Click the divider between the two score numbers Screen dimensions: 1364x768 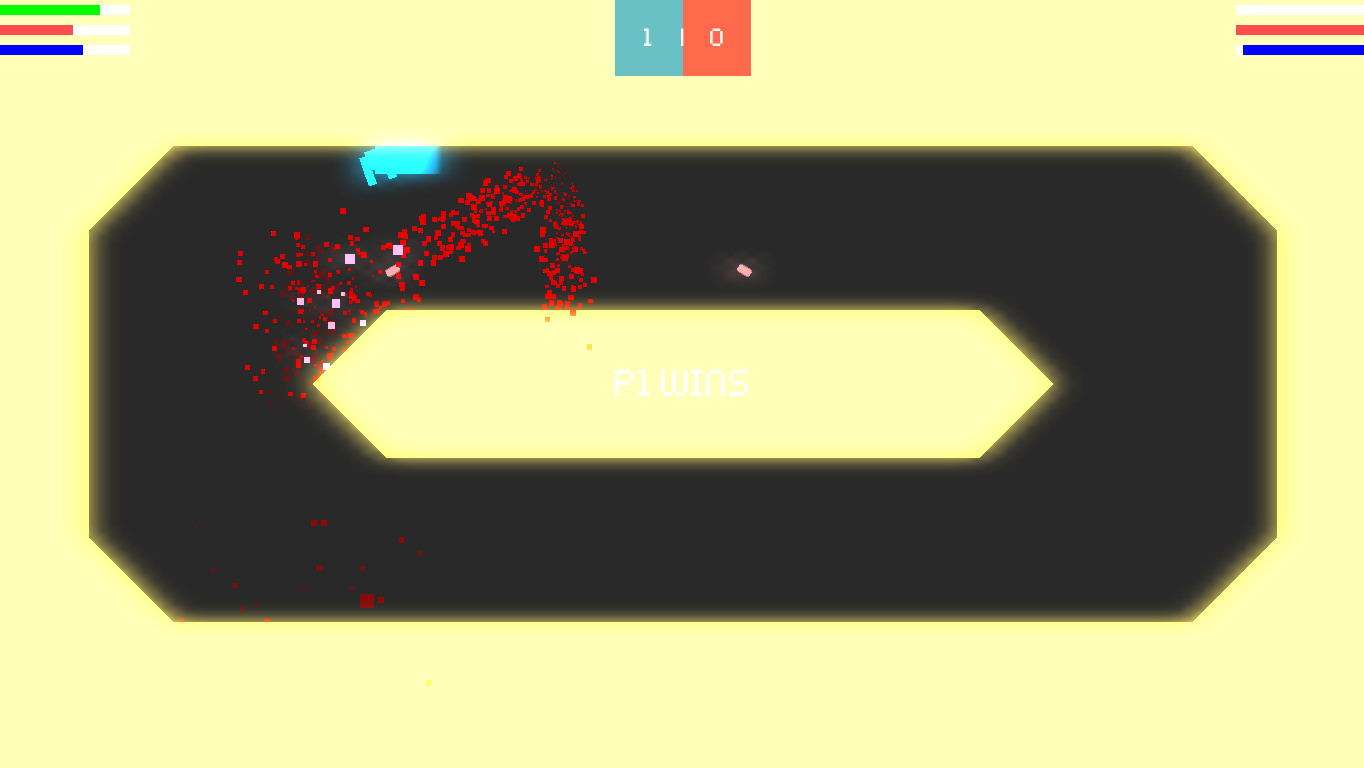tap(683, 38)
